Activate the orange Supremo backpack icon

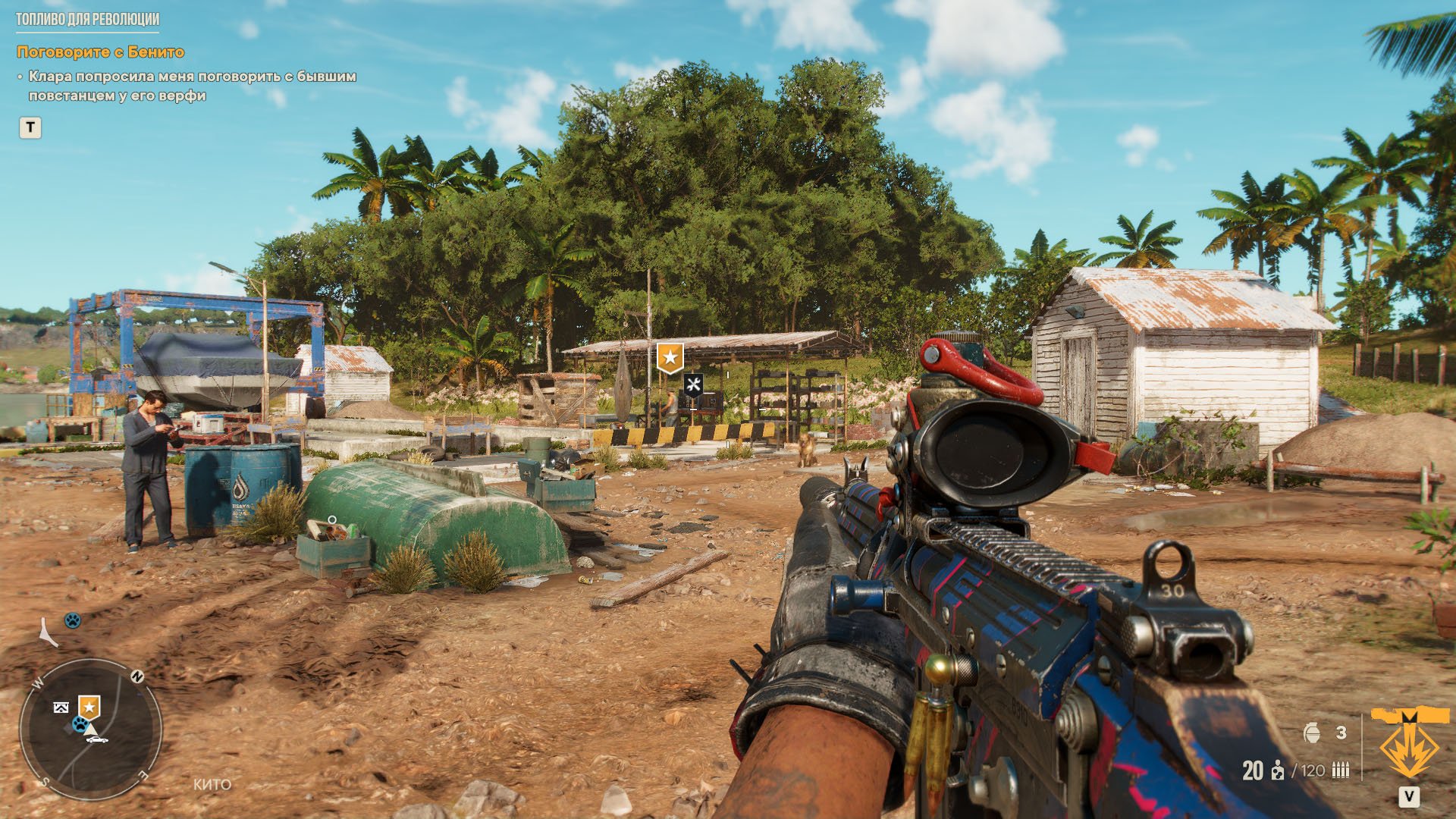click(x=1409, y=745)
